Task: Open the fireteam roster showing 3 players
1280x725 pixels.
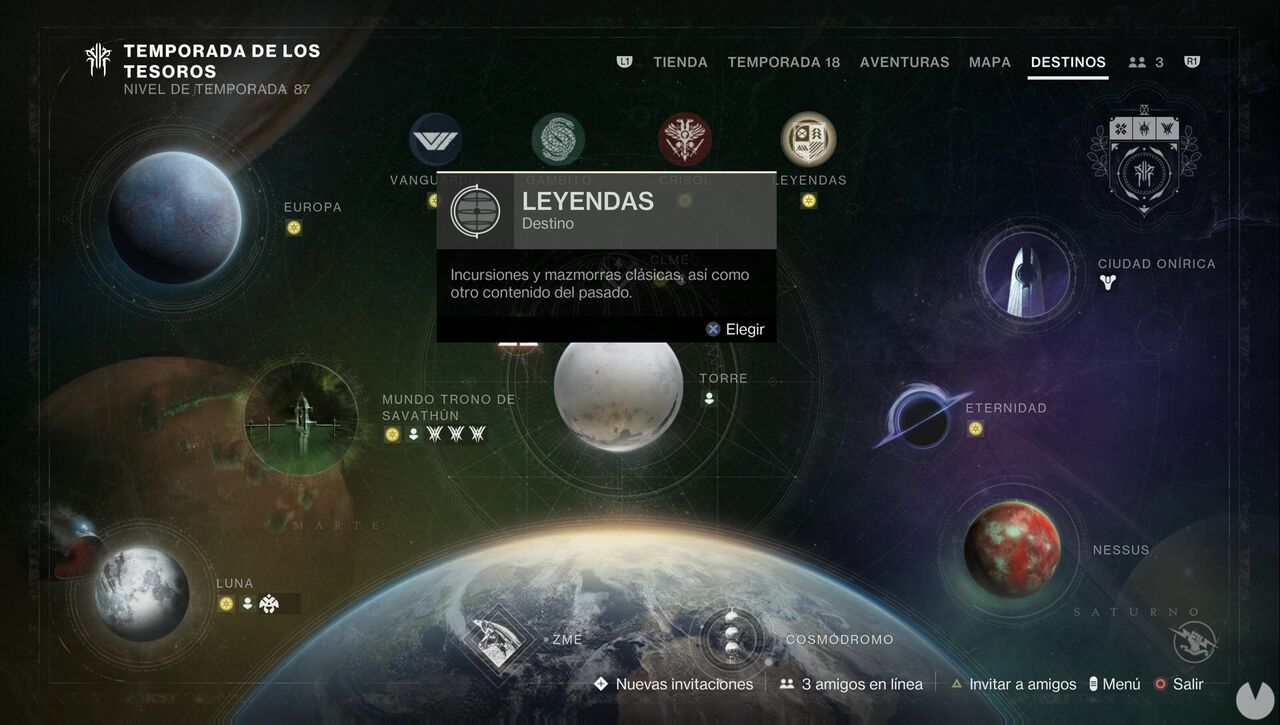Action: (x=1148, y=61)
